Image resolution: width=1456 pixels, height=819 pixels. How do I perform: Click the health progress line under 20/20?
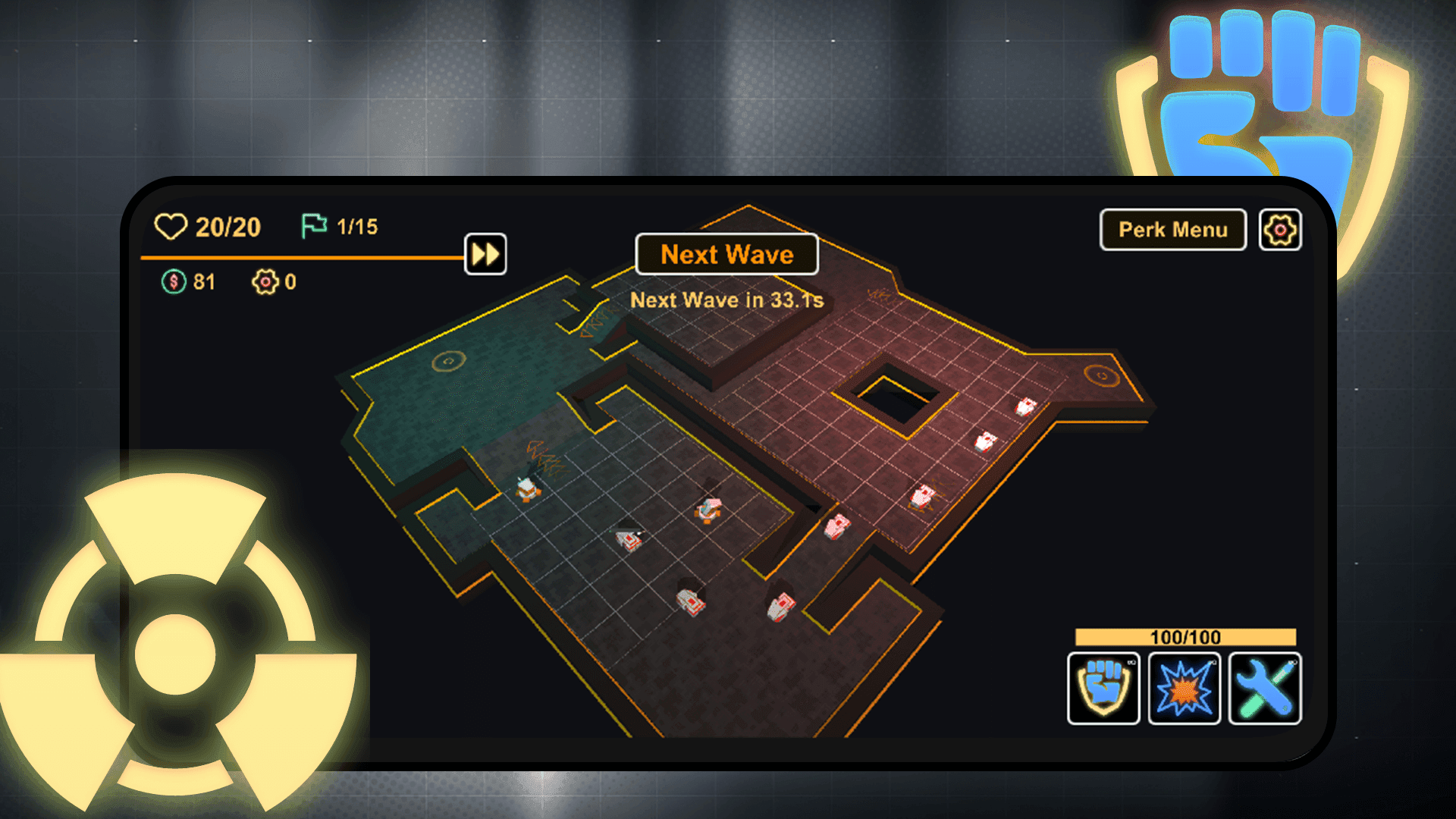click(303, 258)
